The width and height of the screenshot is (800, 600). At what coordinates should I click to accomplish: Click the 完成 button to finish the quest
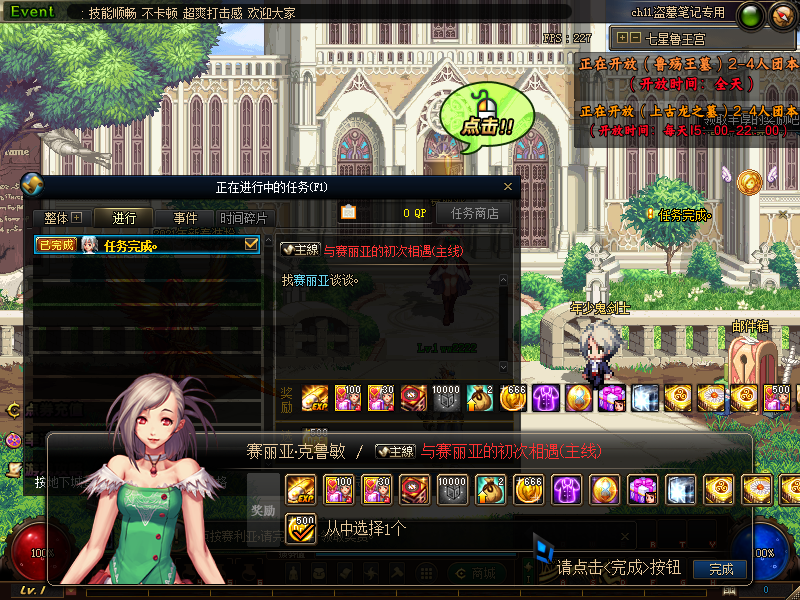click(720, 569)
